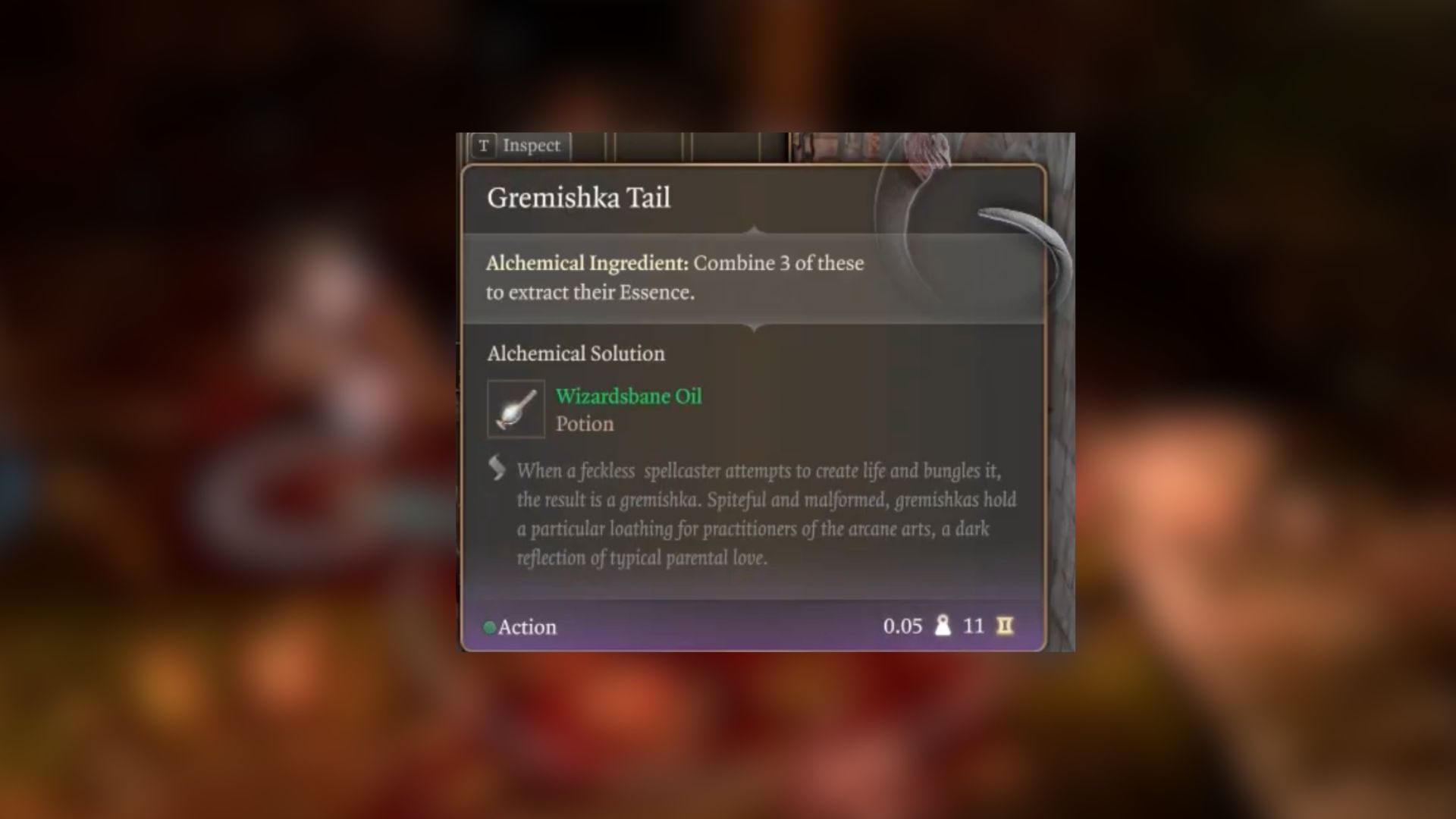The height and width of the screenshot is (819, 1456).
Task: Enable the Alchemical Solution display
Action: [575, 353]
